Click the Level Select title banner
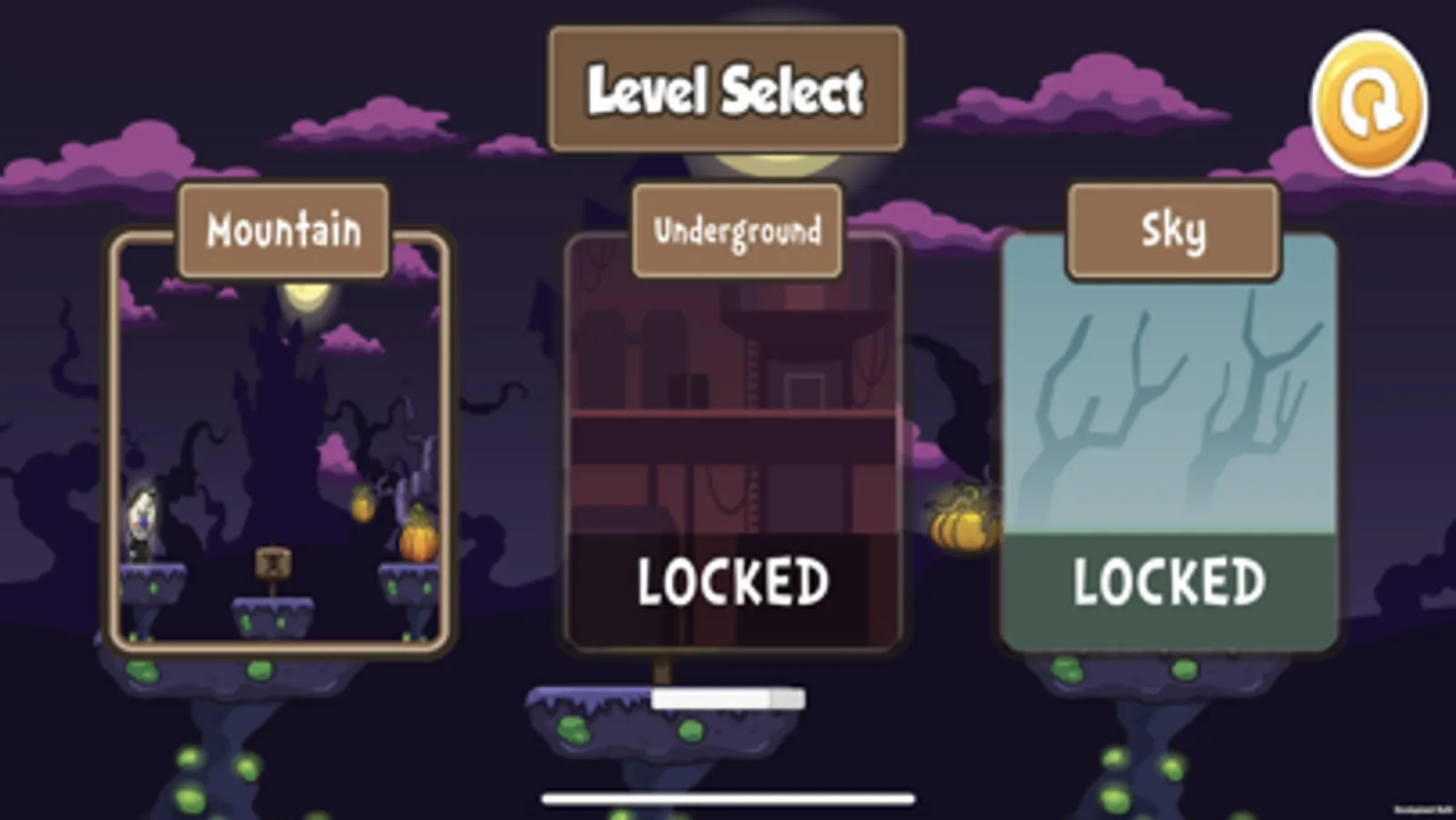Image resolution: width=1456 pixels, height=820 pixels. pos(724,88)
